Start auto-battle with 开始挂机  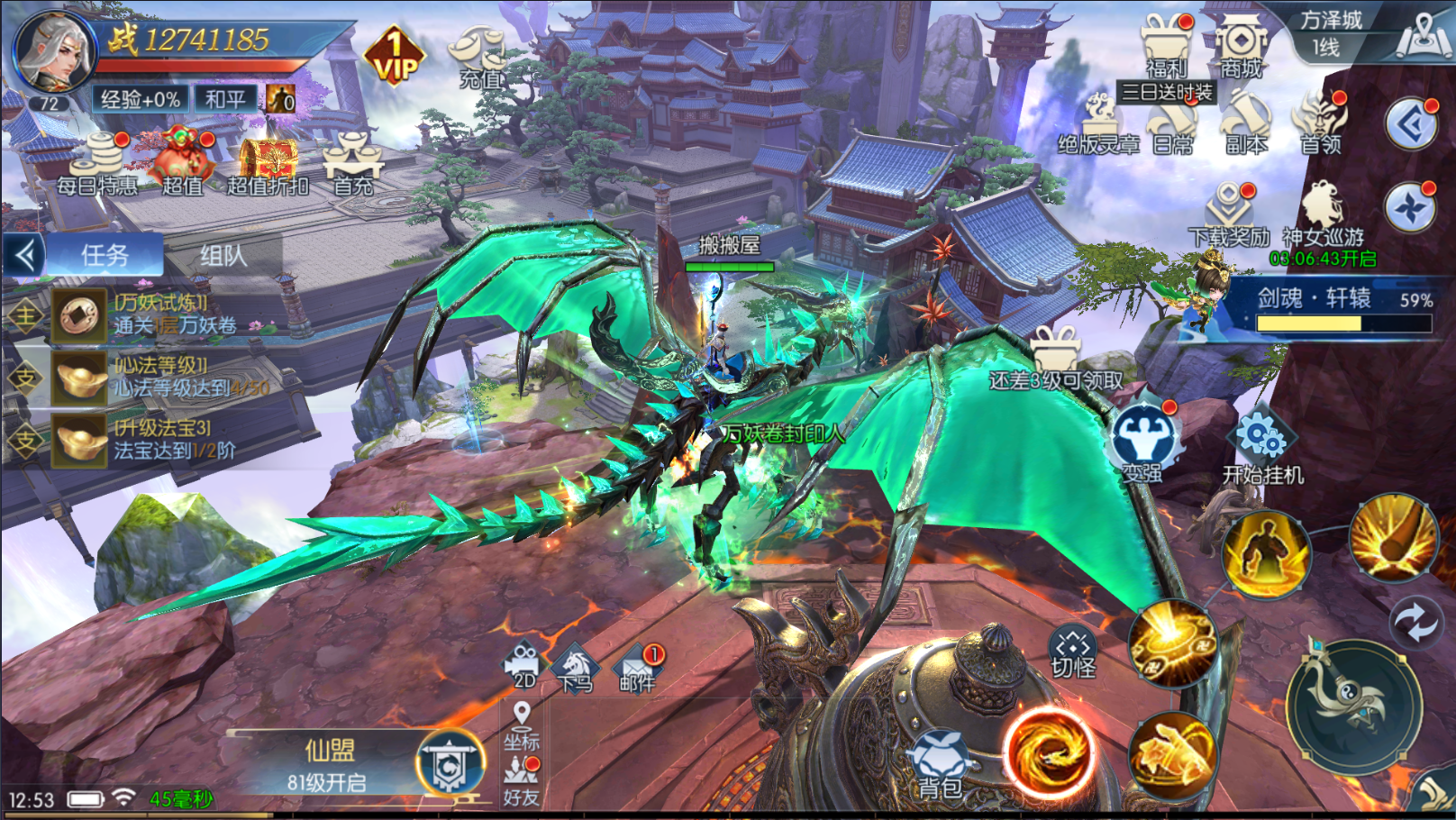pos(1262,448)
